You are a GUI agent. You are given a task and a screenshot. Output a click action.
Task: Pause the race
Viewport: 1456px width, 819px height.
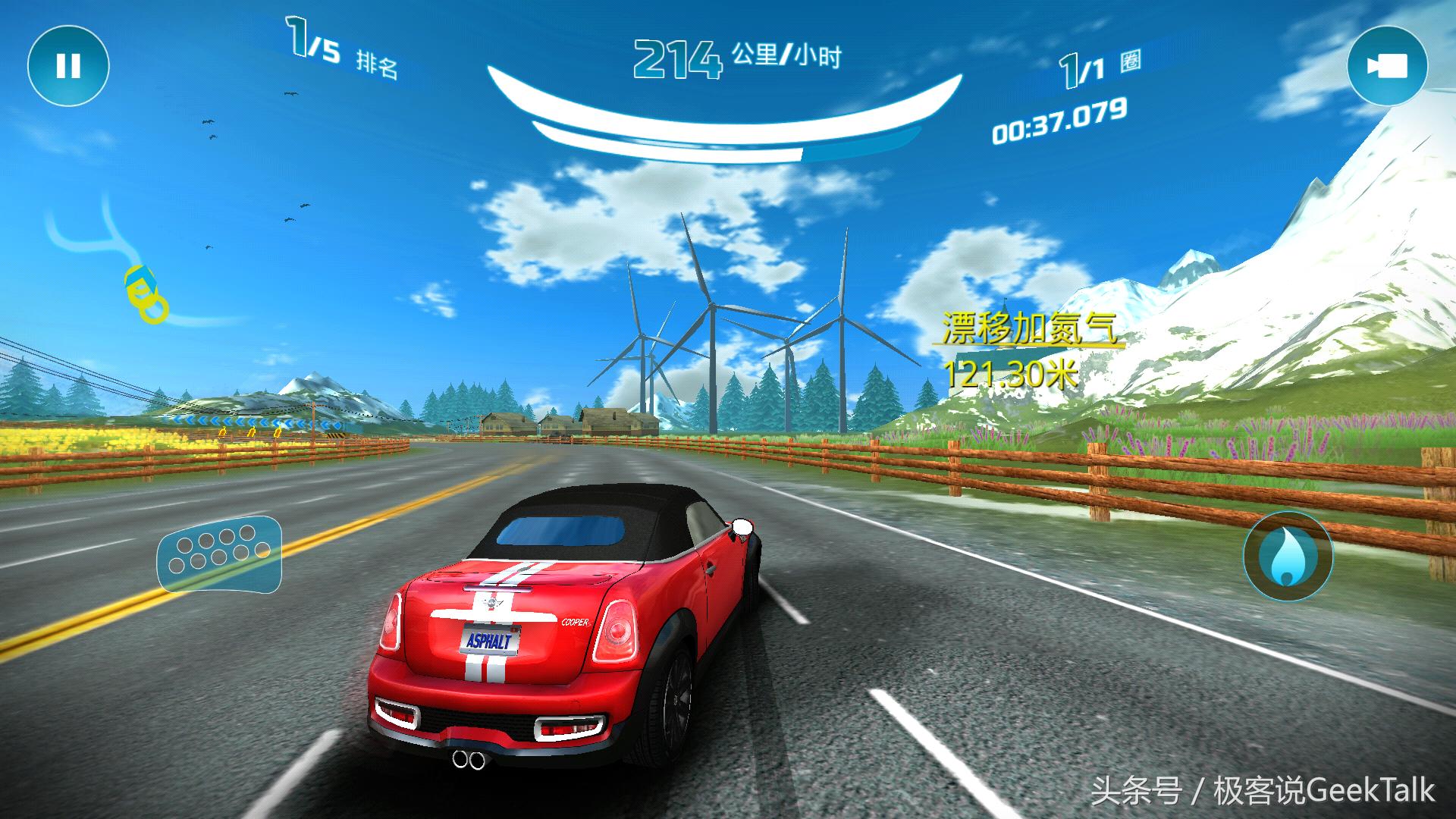coord(68,66)
